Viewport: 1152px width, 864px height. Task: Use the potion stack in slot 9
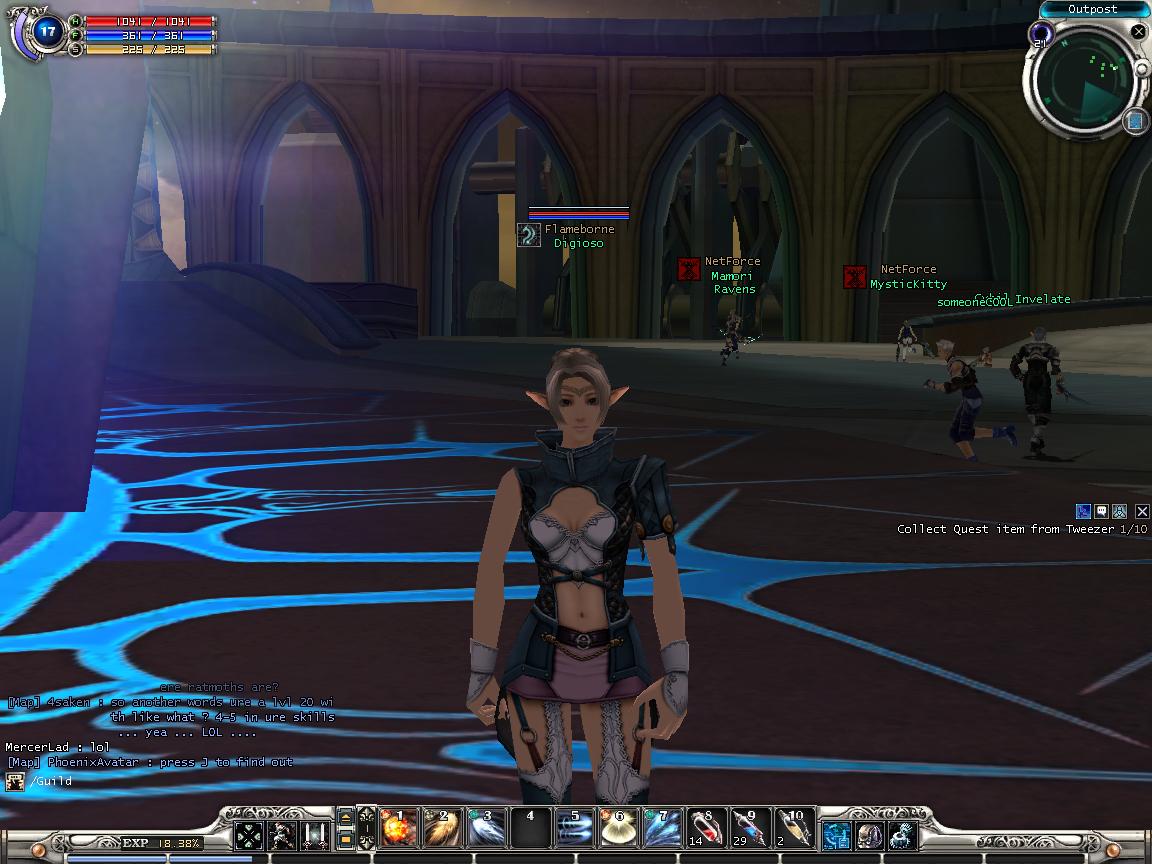(x=751, y=829)
